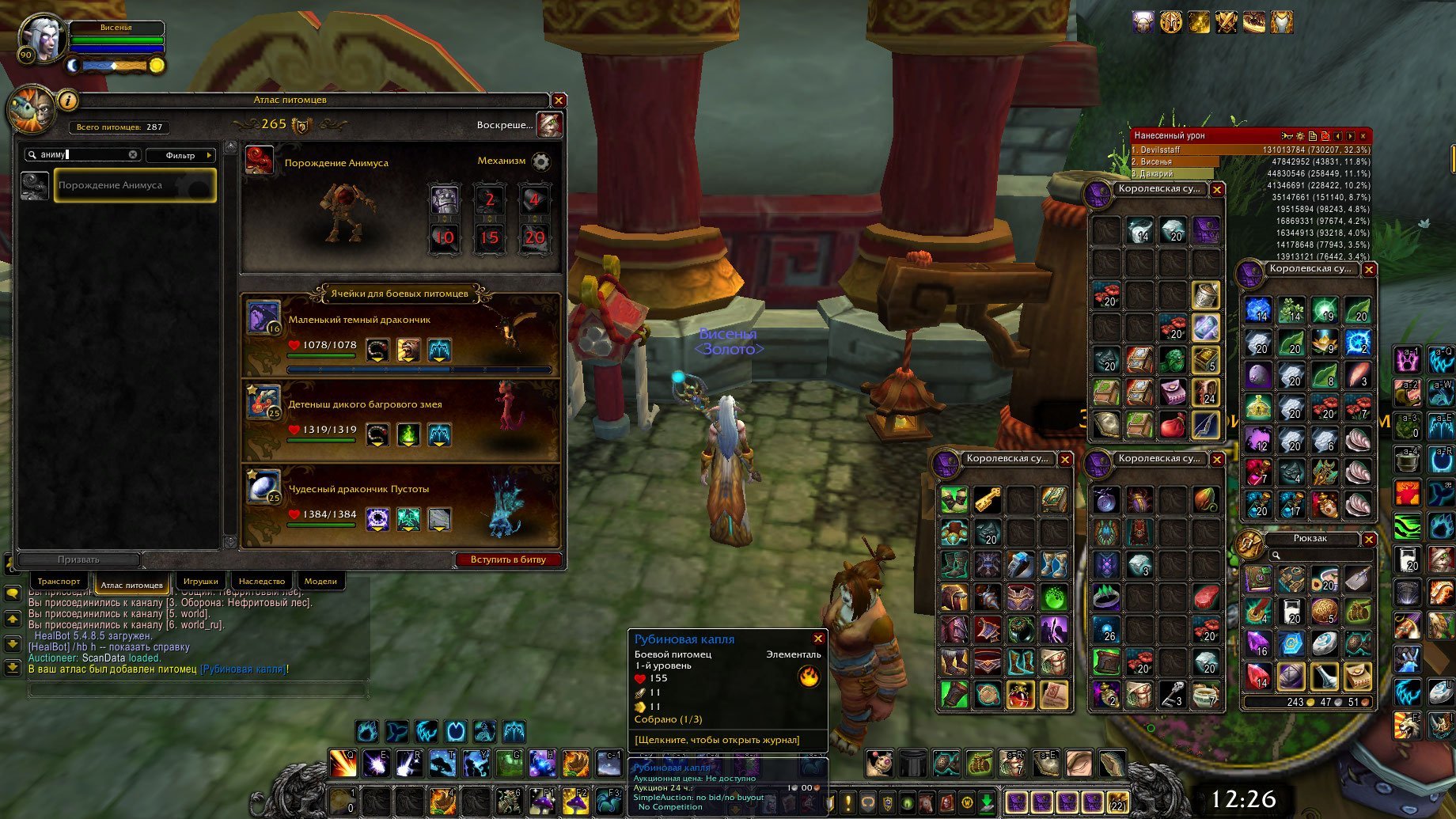Open the Модели tab
Image resolution: width=1456 pixels, height=819 pixels.
(x=320, y=582)
